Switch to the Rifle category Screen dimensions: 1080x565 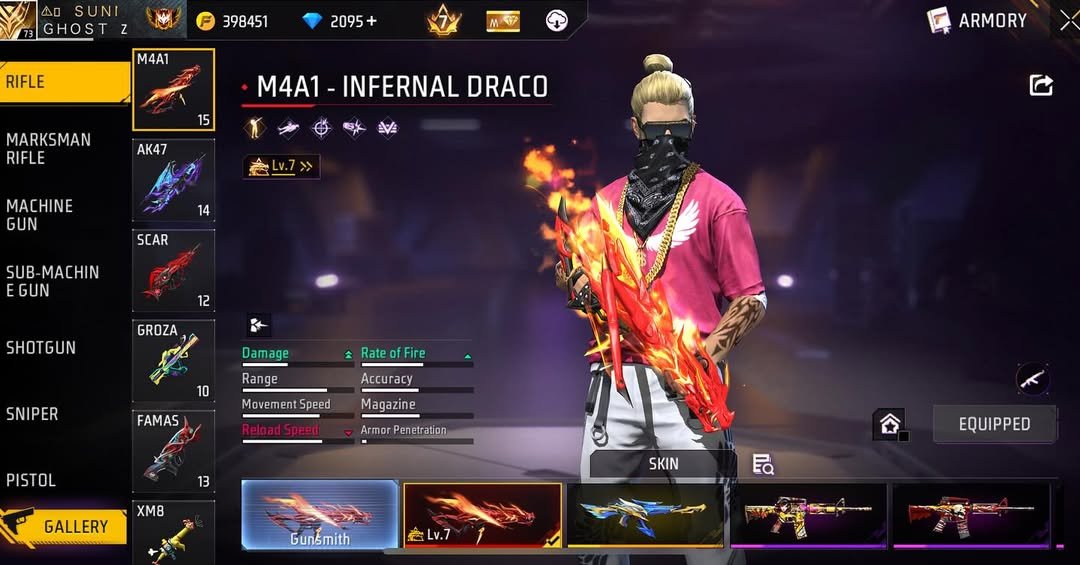click(60, 82)
